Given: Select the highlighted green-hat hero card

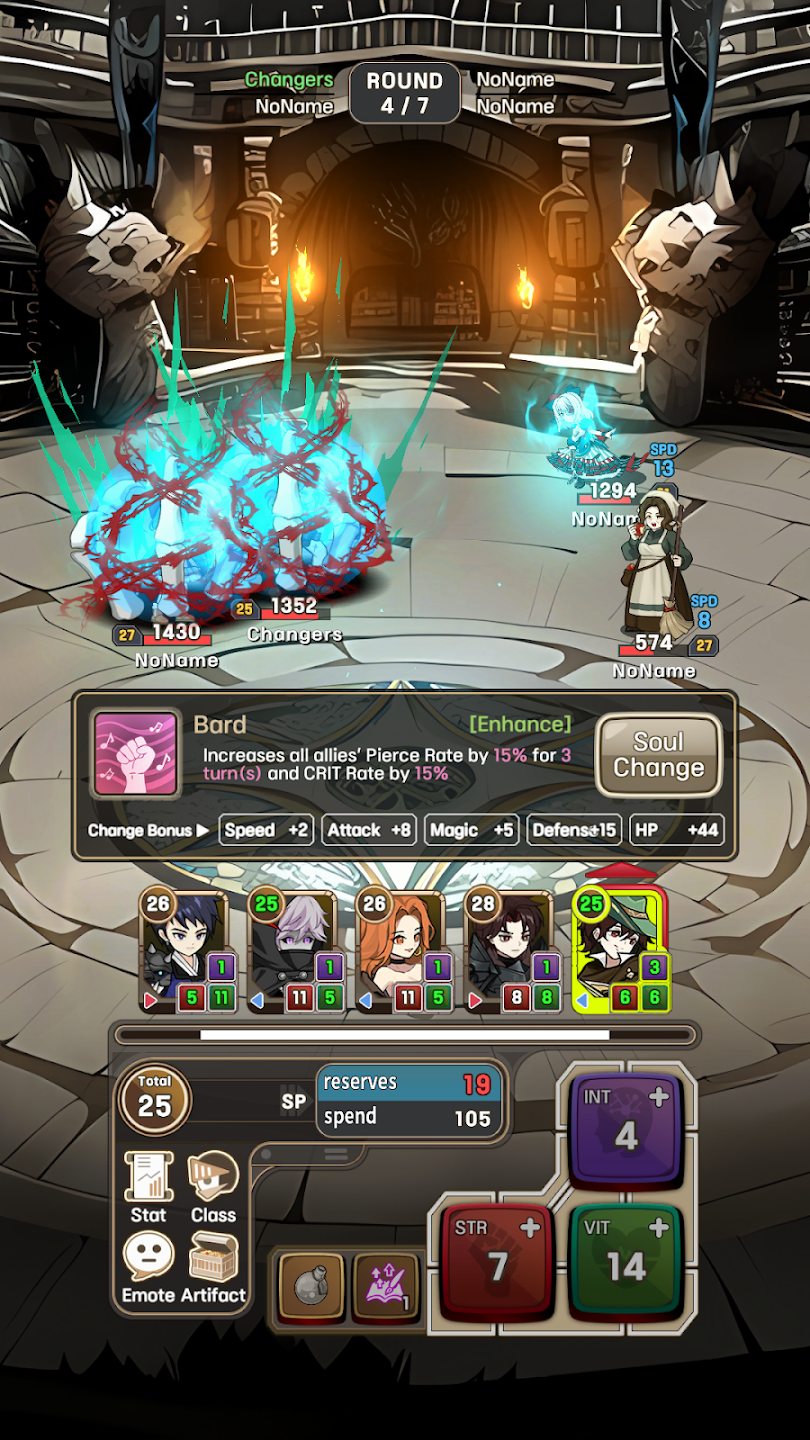Looking at the screenshot, I should pos(620,952).
